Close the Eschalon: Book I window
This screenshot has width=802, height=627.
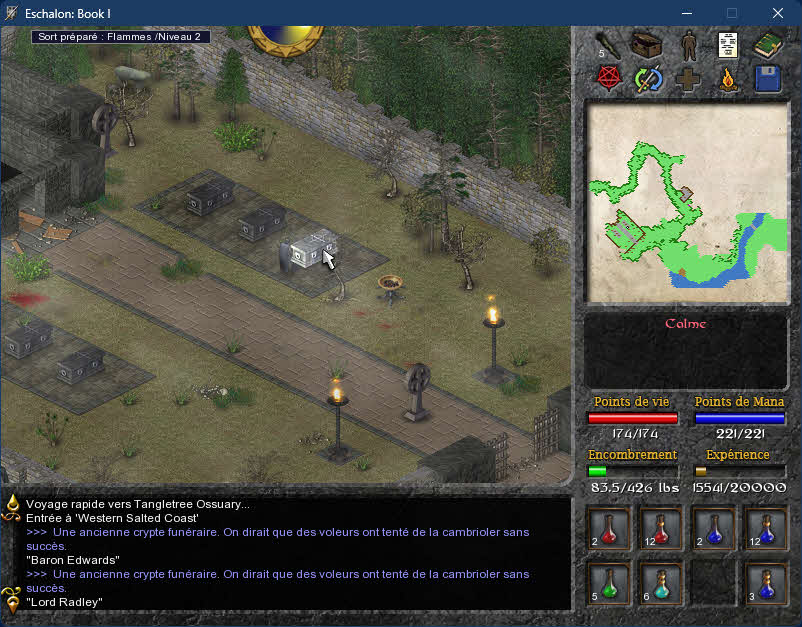[778, 13]
